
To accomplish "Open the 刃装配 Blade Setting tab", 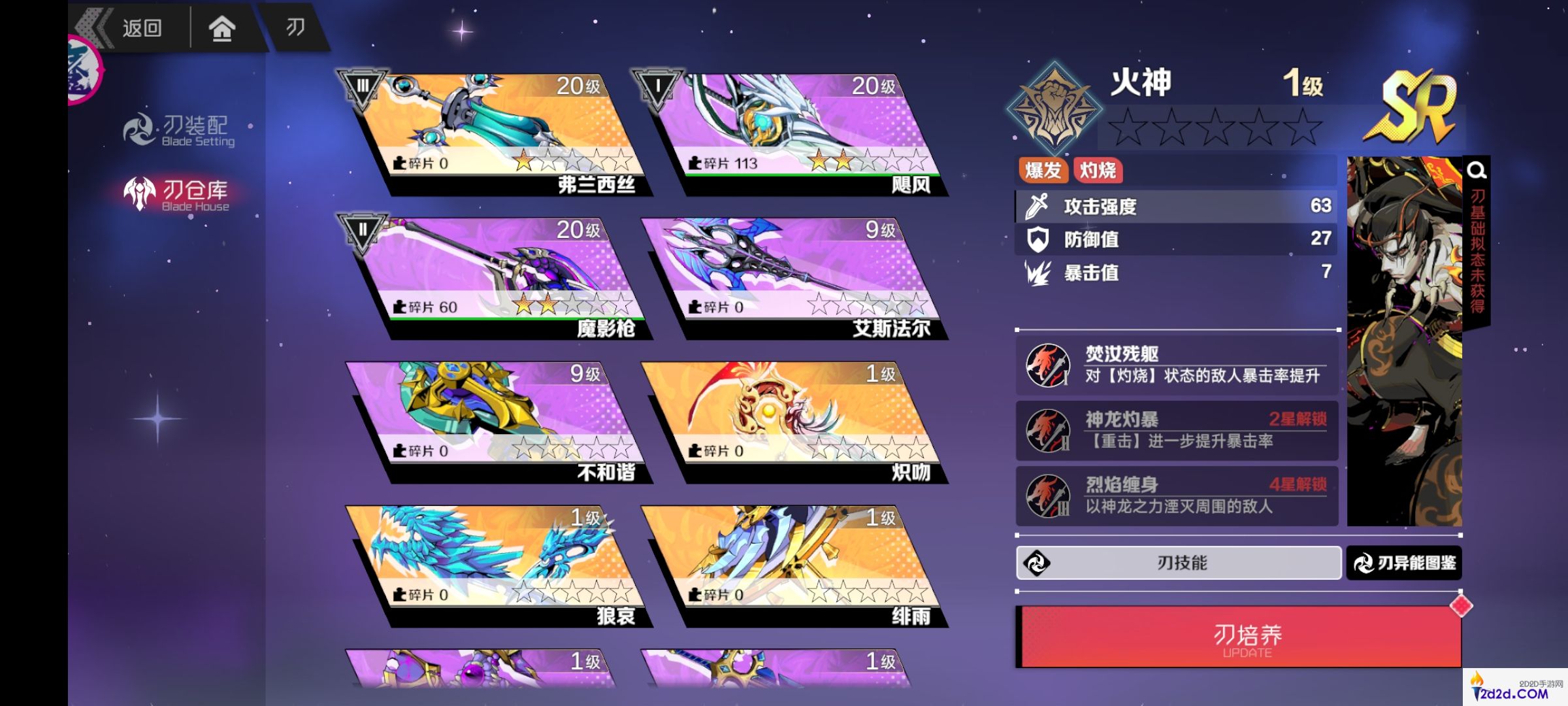I will point(180,130).
